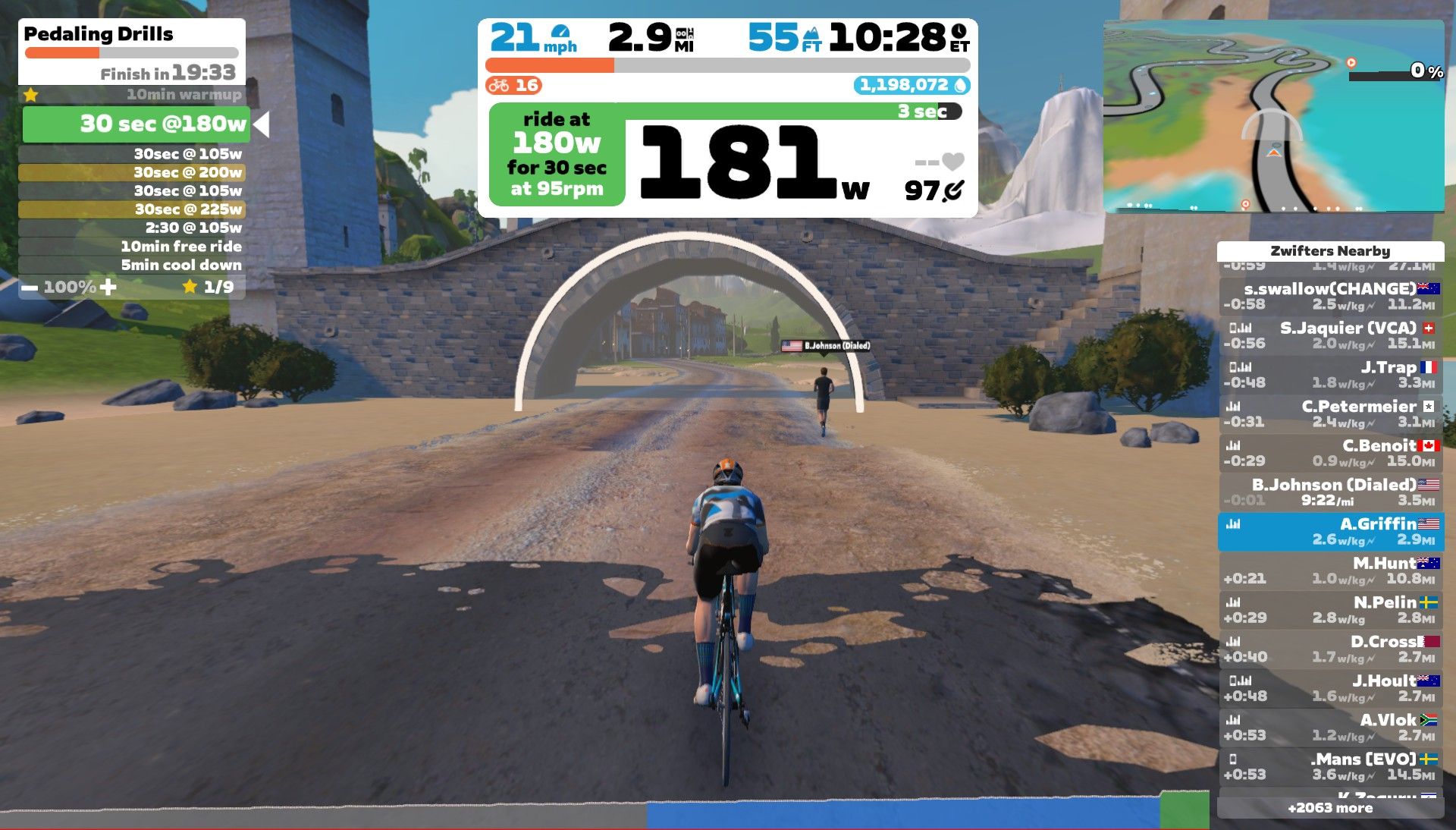Select D.Cross in Zwifters Nearby
The width and height of the screenshot is (1456, 830).
coord(1330,649)
